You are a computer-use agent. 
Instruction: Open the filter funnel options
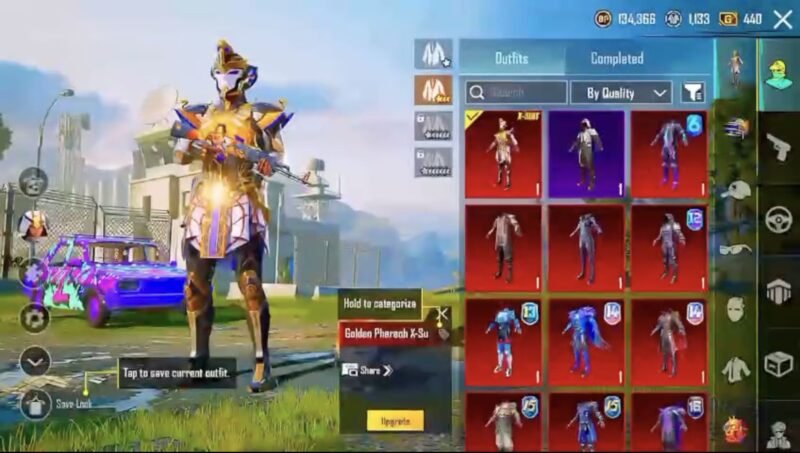pos(693,93)
